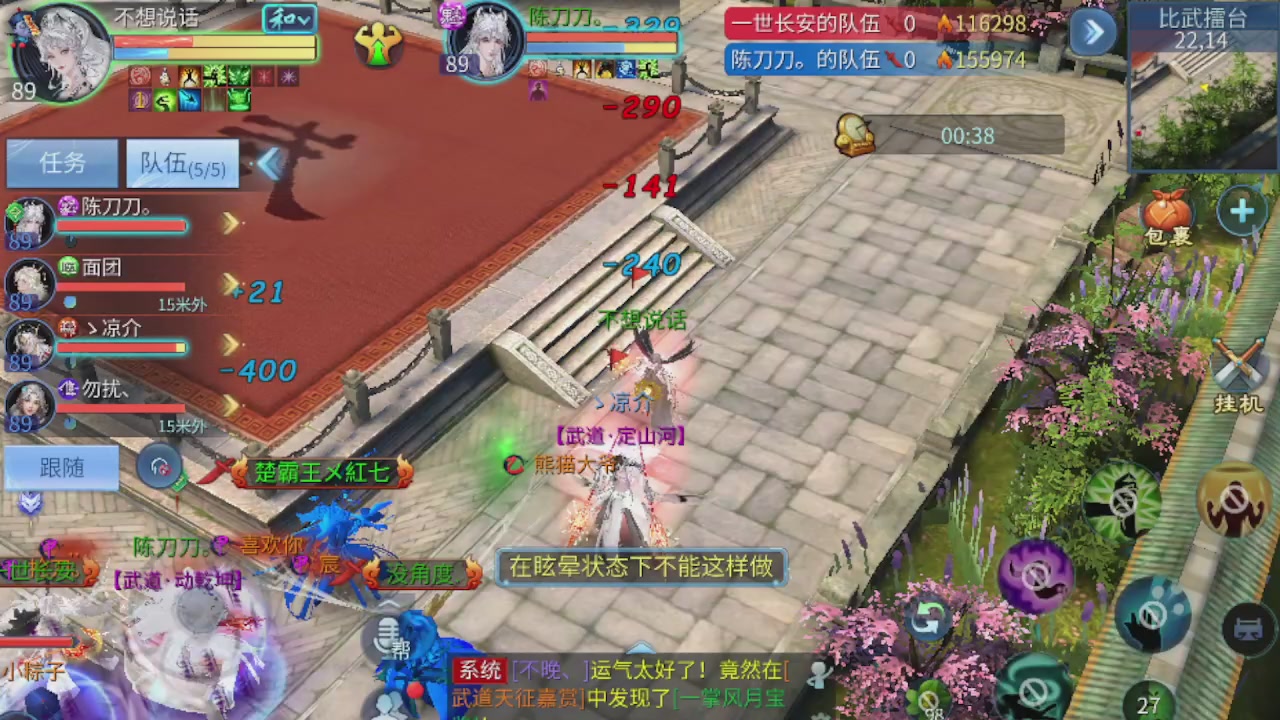Select the 队伍(5/5) tab
The image size is (1280, 720).
click(181, 164)
